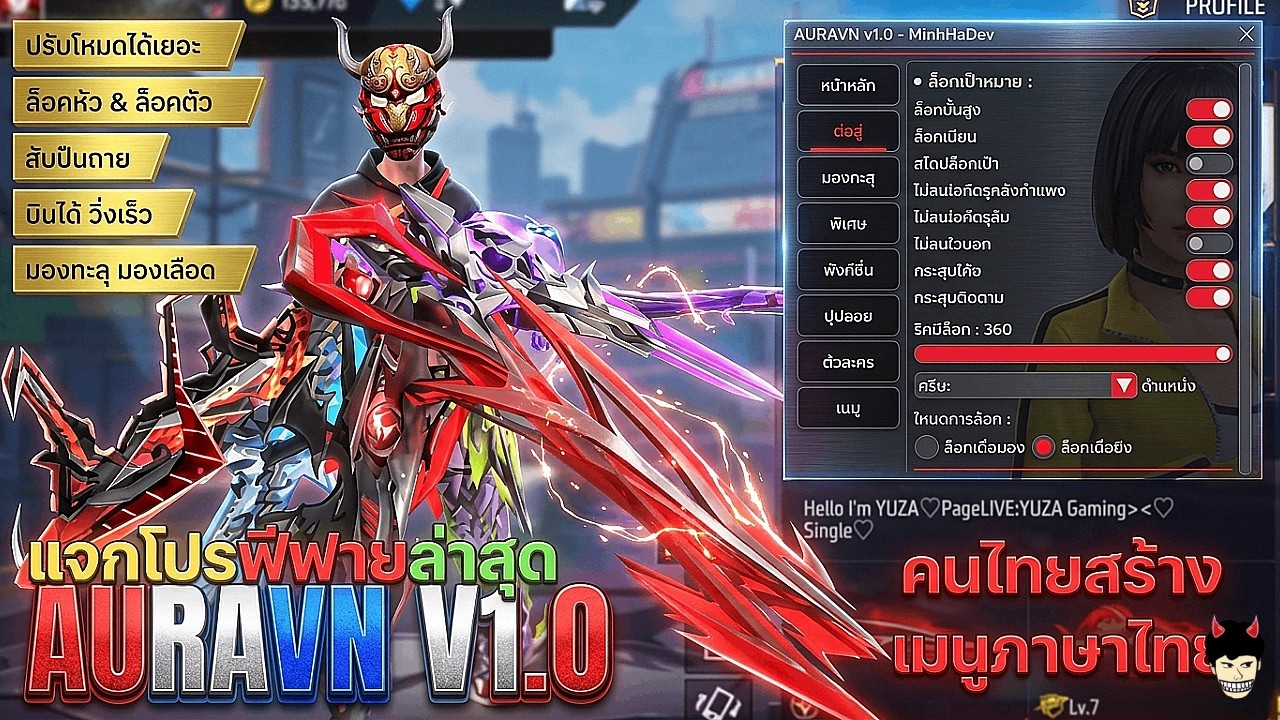
Task: Switch to the ตัวละคร character tab
Action: (x=847, y=362)
